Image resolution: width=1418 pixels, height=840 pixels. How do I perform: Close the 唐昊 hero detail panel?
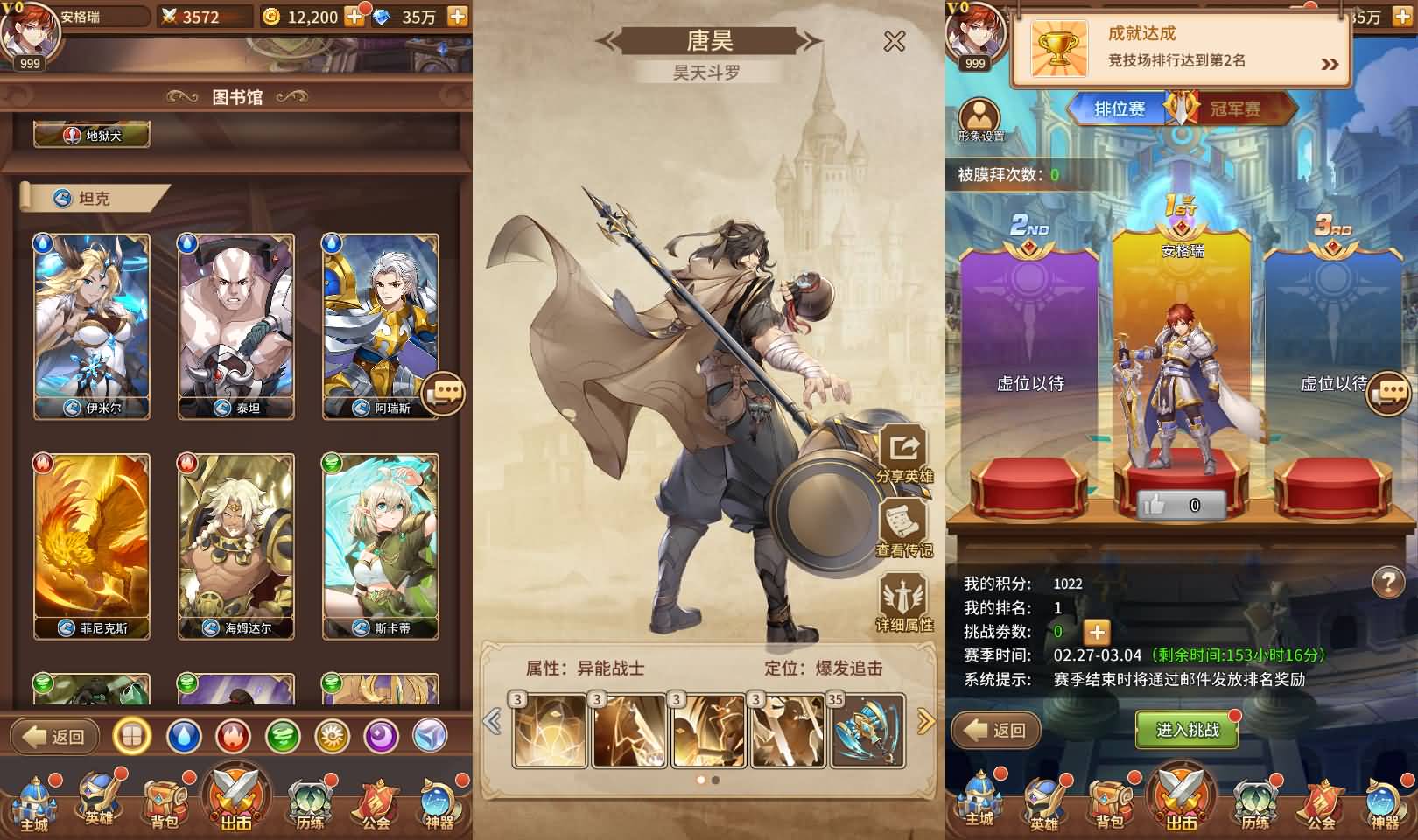pos(894,41)
